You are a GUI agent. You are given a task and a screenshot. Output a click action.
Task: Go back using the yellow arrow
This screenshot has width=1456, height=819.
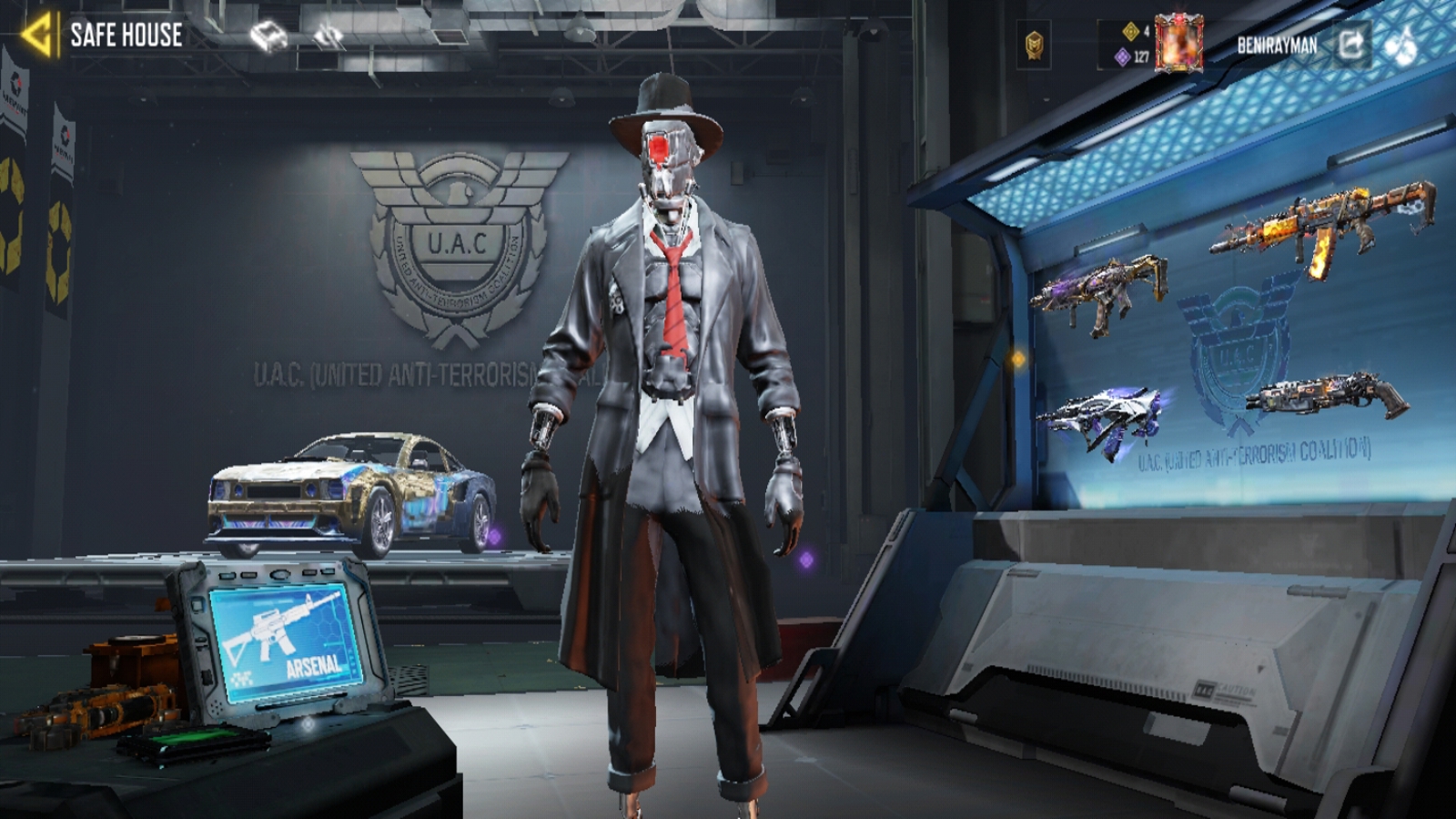tap(38, 35)
